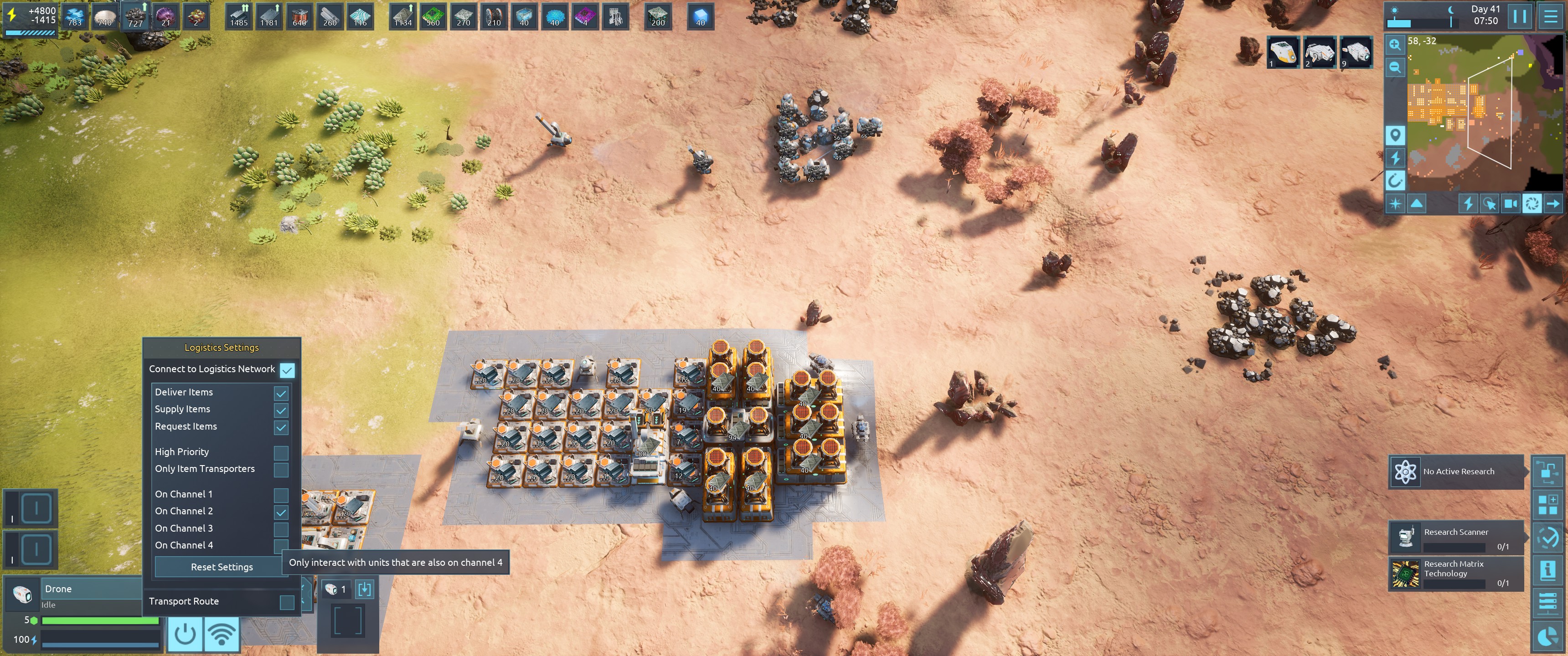This screenshot has height=656, width=1568.
Task: Open the No Active Research panel
Action: coord(1457,471)
